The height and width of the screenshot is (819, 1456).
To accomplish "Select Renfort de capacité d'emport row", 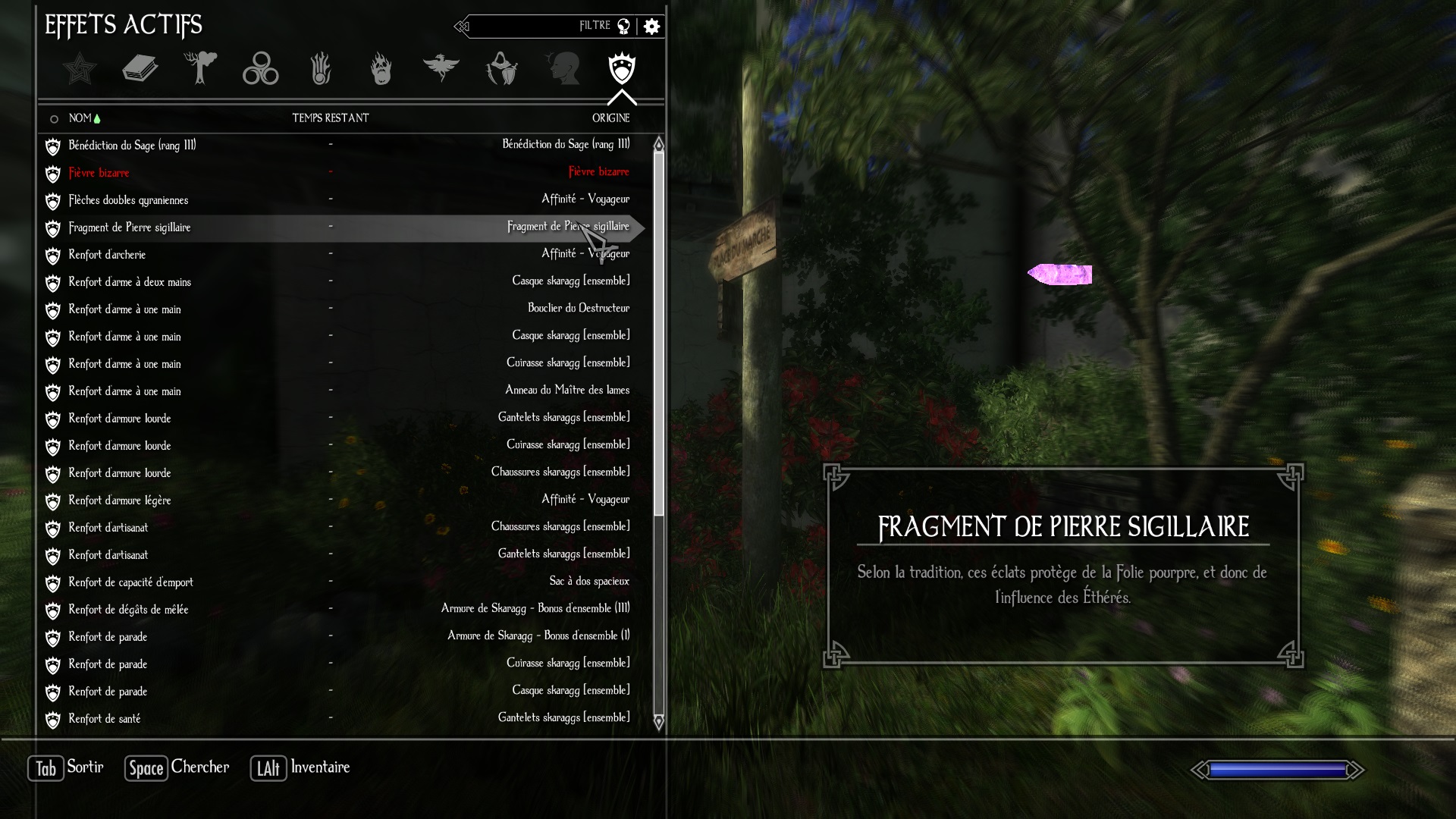I will [x=130, y=582].
